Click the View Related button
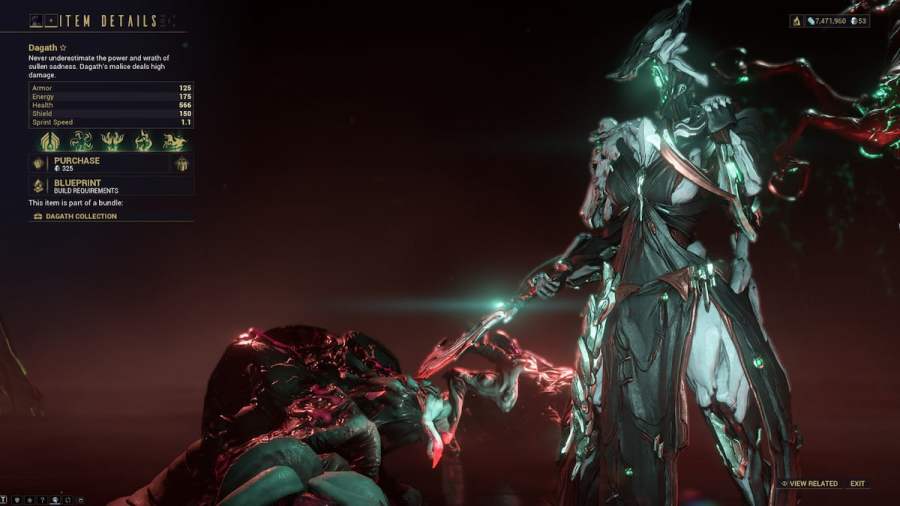 coord(809,484)
